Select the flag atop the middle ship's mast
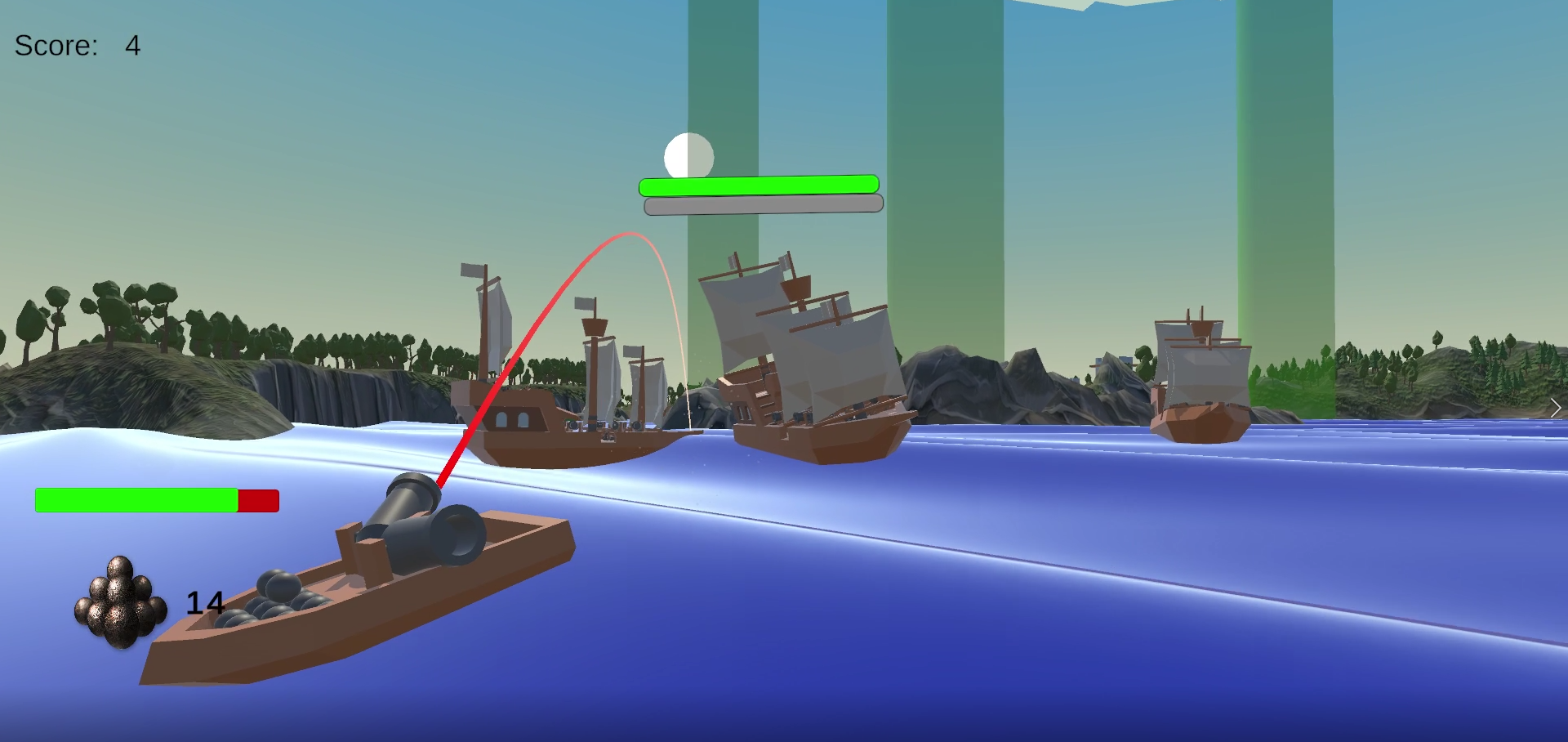This screenshot has width=1568, height=742. click(586, 302)
